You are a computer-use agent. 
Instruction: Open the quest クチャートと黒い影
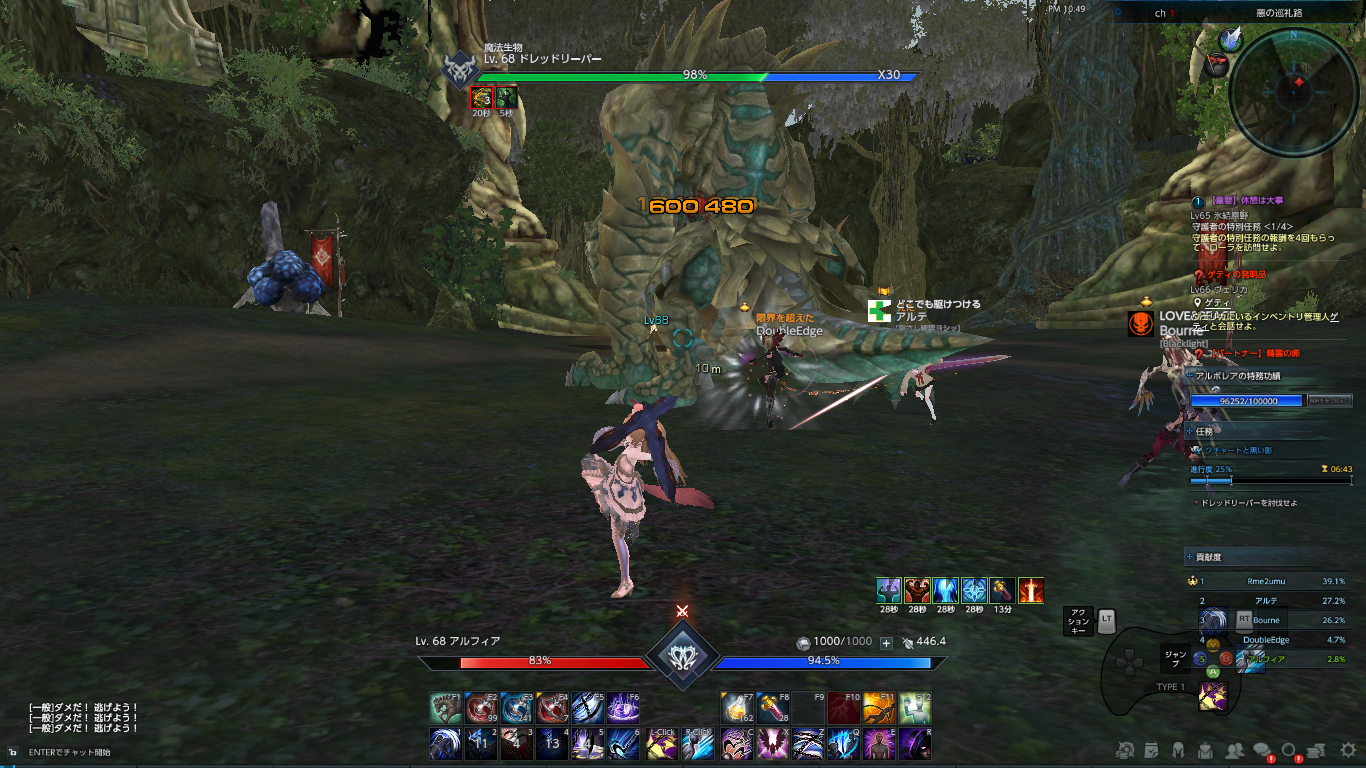pyautogui.click(x=1237, y=449)
